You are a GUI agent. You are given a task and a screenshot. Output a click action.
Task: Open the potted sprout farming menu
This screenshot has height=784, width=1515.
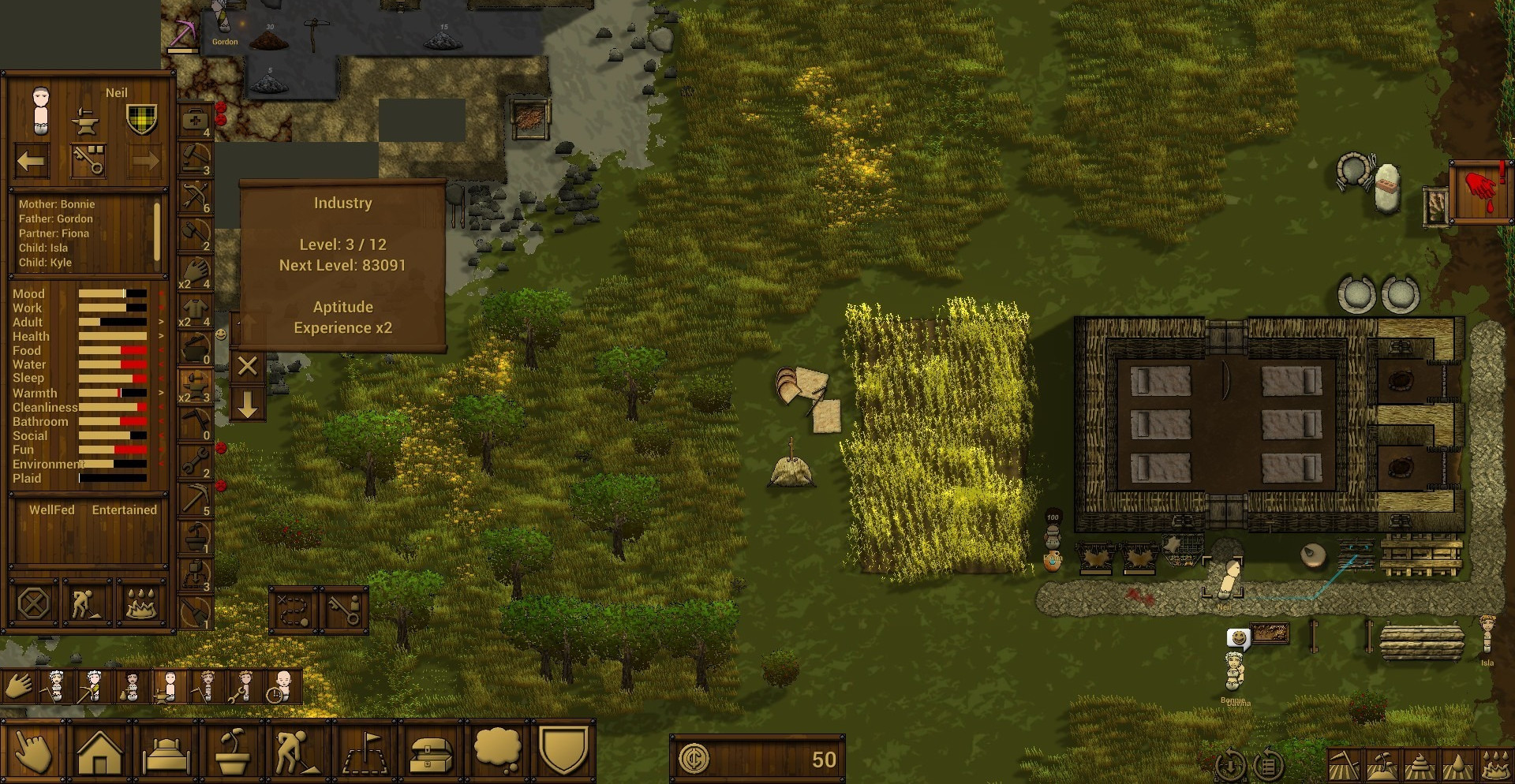(233, 752)
